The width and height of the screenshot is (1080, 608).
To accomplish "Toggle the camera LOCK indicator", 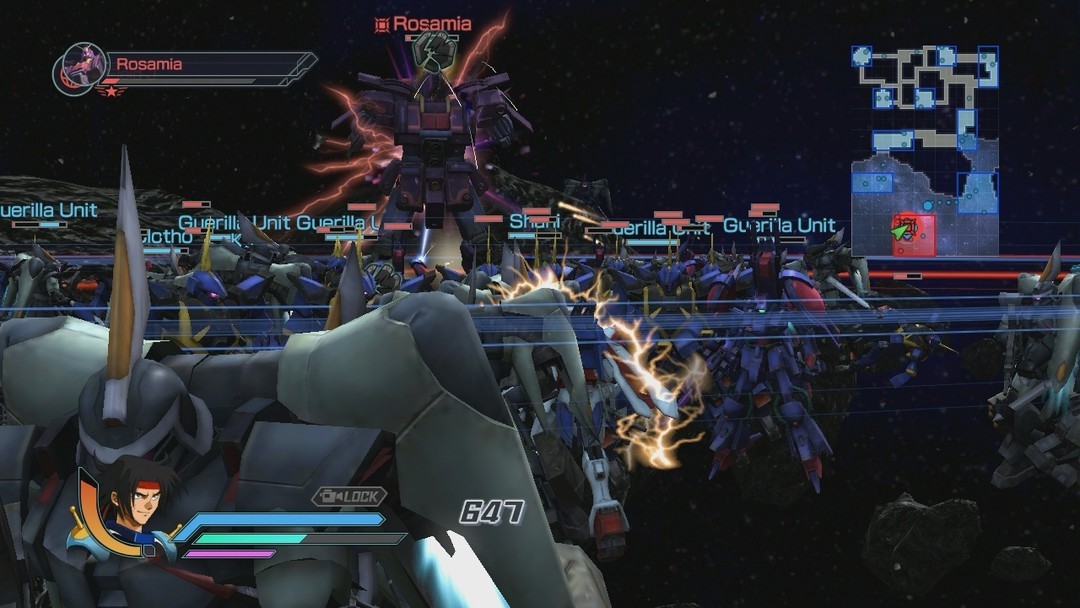I will 349,496.
